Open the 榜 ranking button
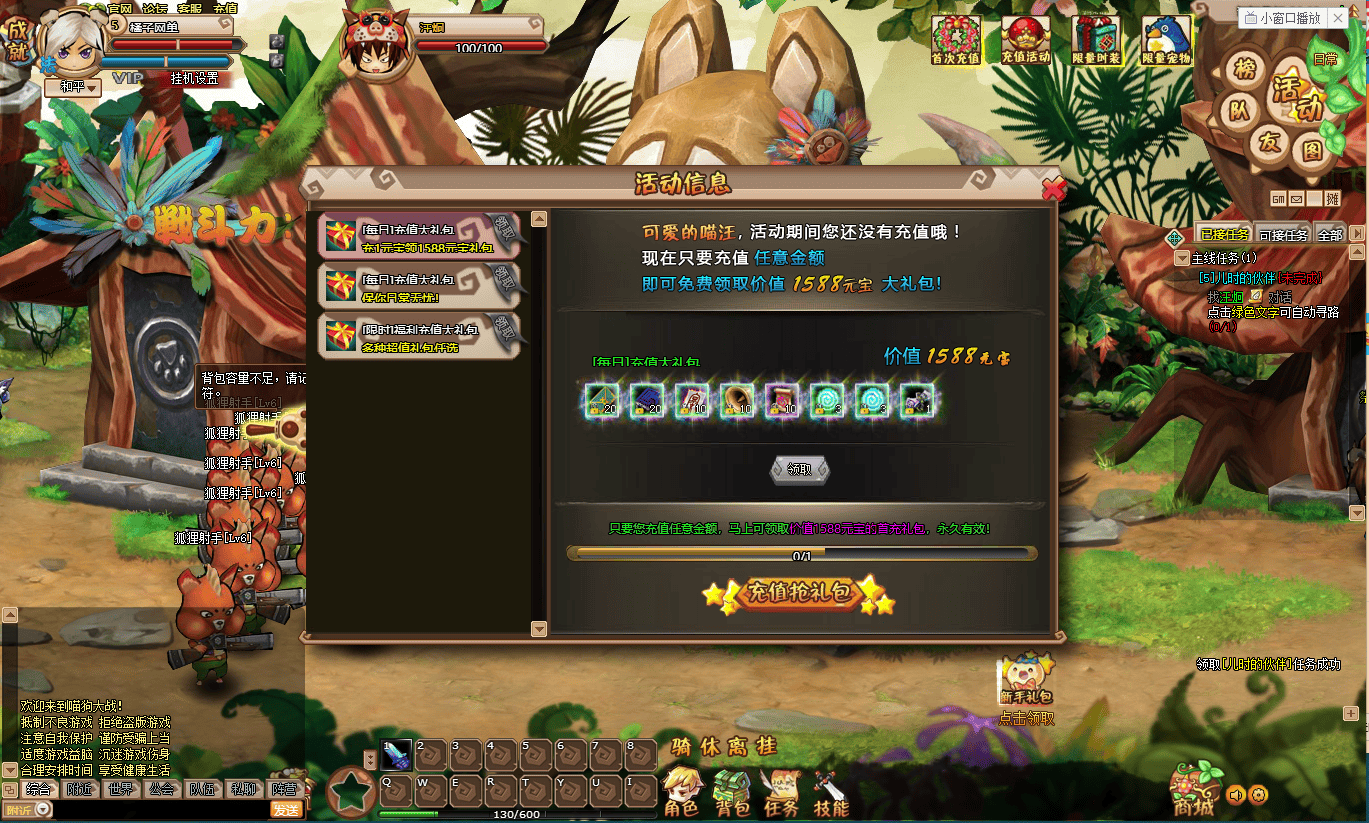1369x823 pixels. (1244, 70)
